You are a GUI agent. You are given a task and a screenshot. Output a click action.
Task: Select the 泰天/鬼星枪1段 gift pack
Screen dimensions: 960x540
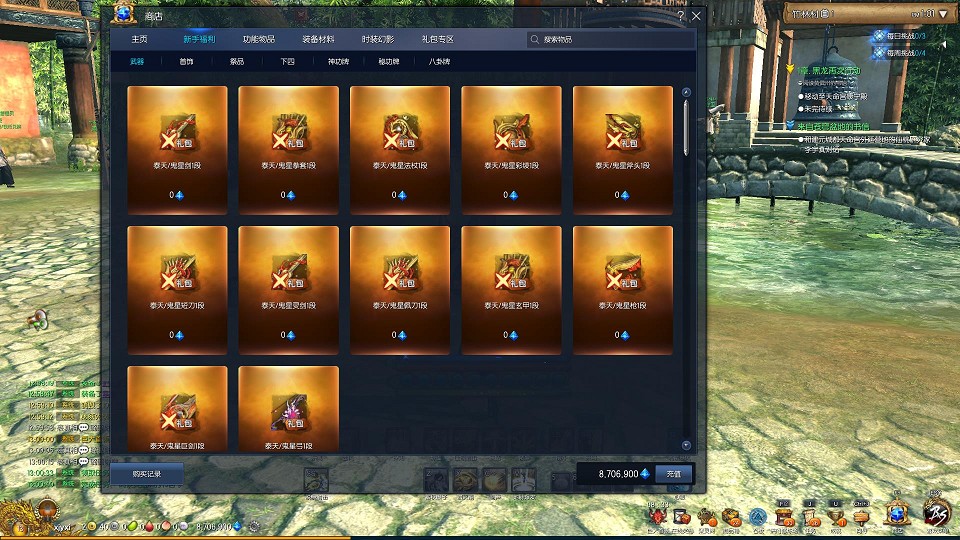(x=623, y=289)
